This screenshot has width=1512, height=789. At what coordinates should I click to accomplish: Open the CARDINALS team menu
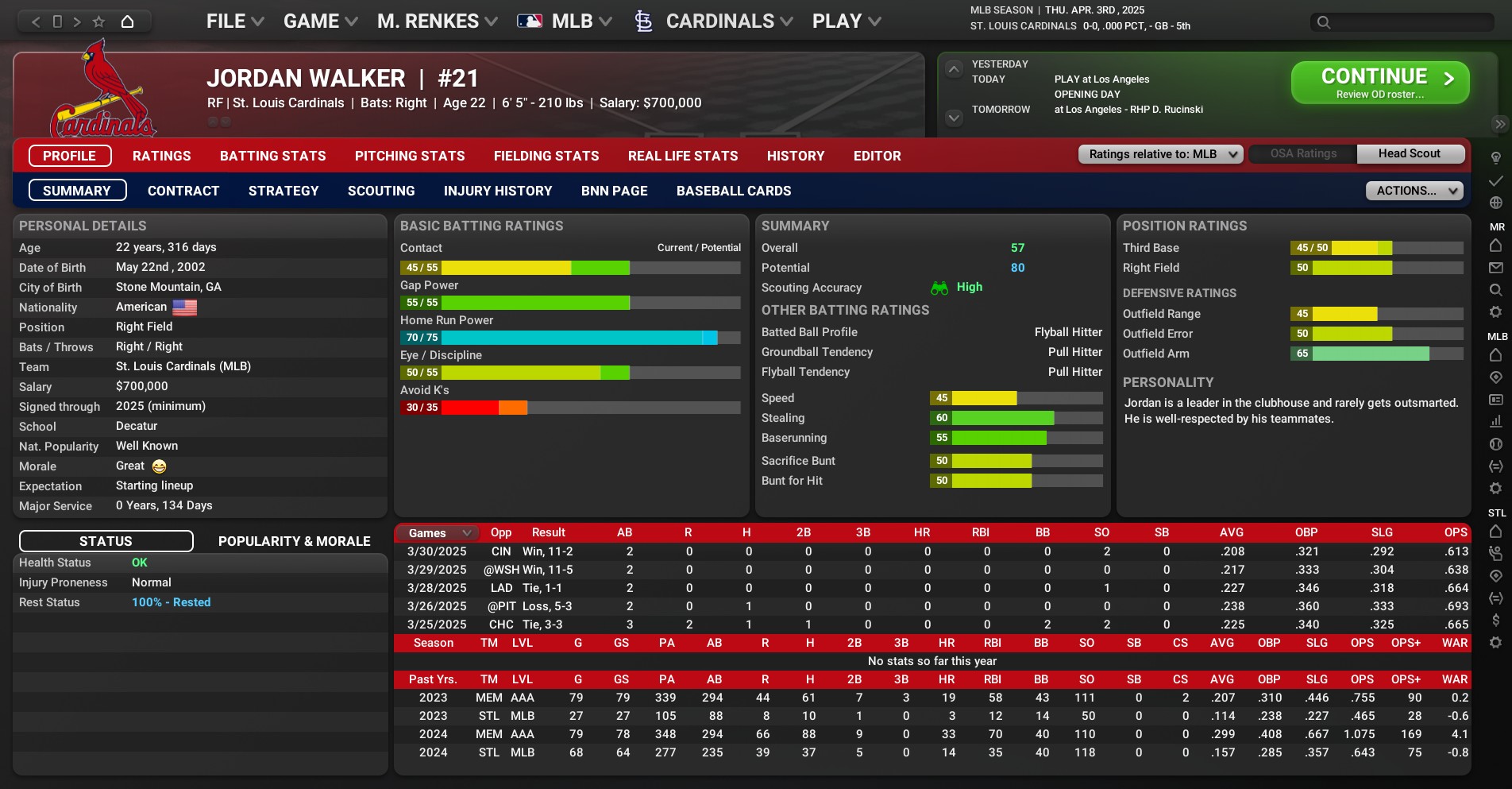click(719, 21)
